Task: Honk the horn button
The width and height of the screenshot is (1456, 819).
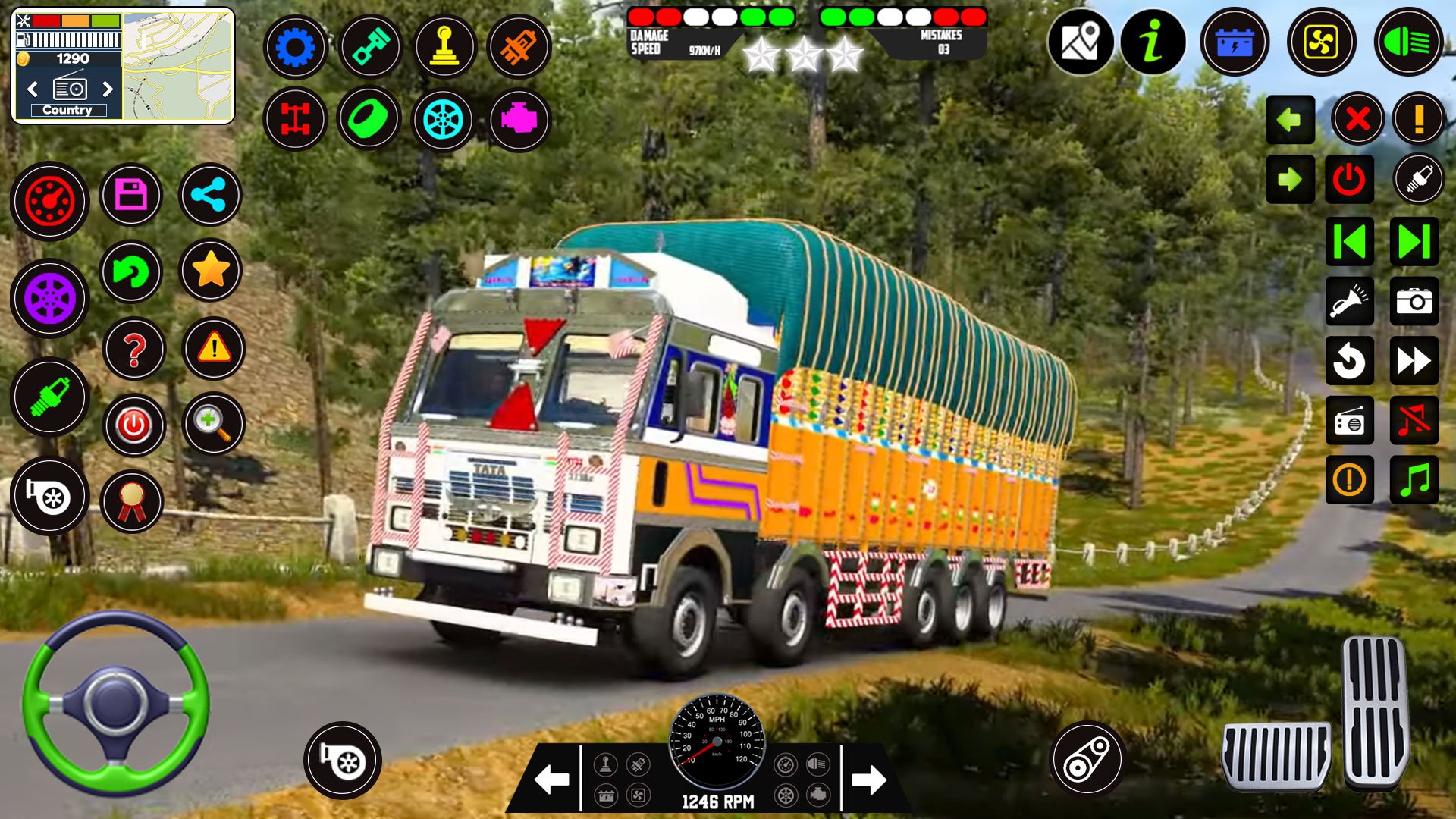Action: point(1349,301)
